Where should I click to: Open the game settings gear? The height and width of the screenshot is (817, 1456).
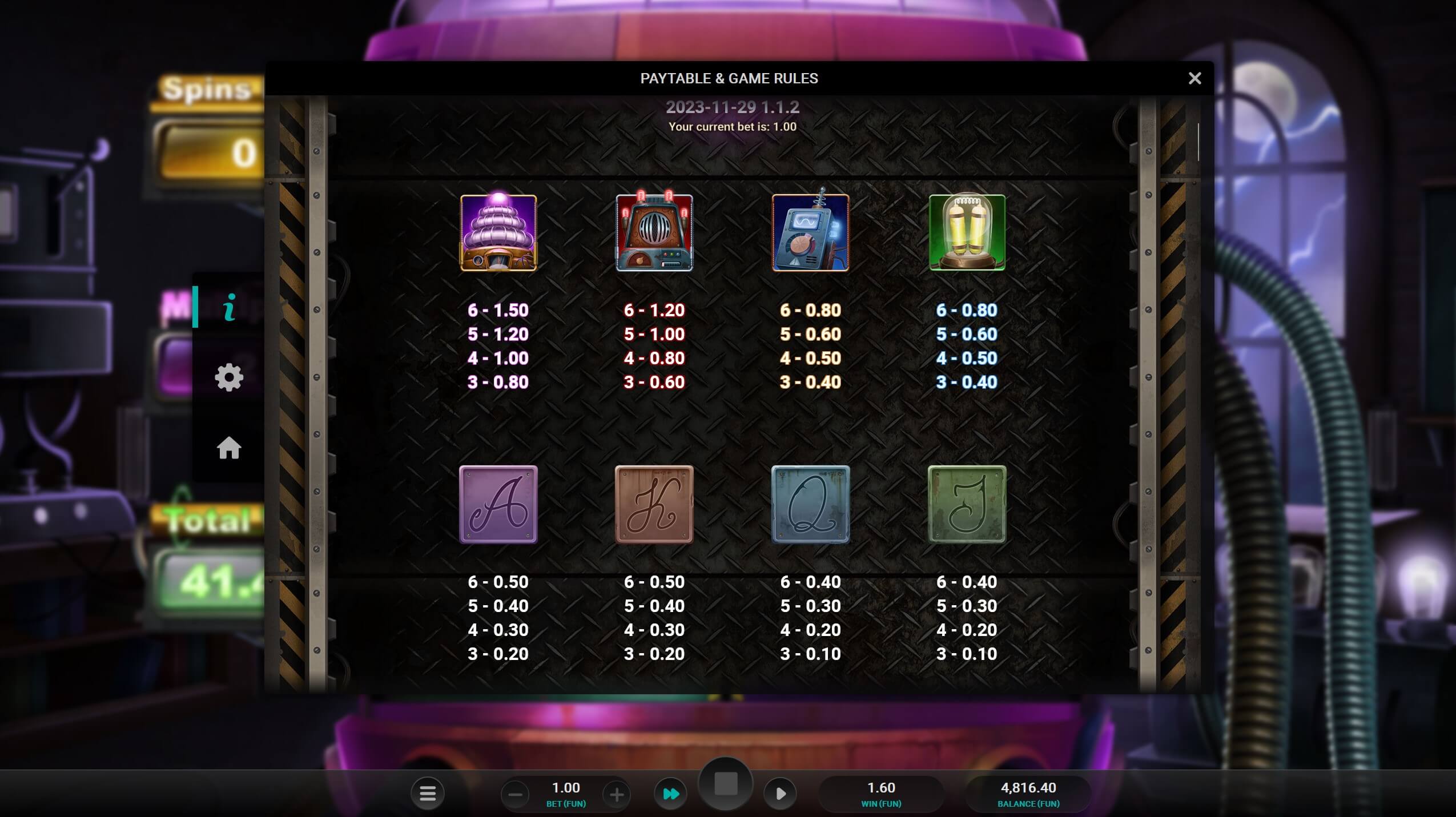(x=229, y=376)
